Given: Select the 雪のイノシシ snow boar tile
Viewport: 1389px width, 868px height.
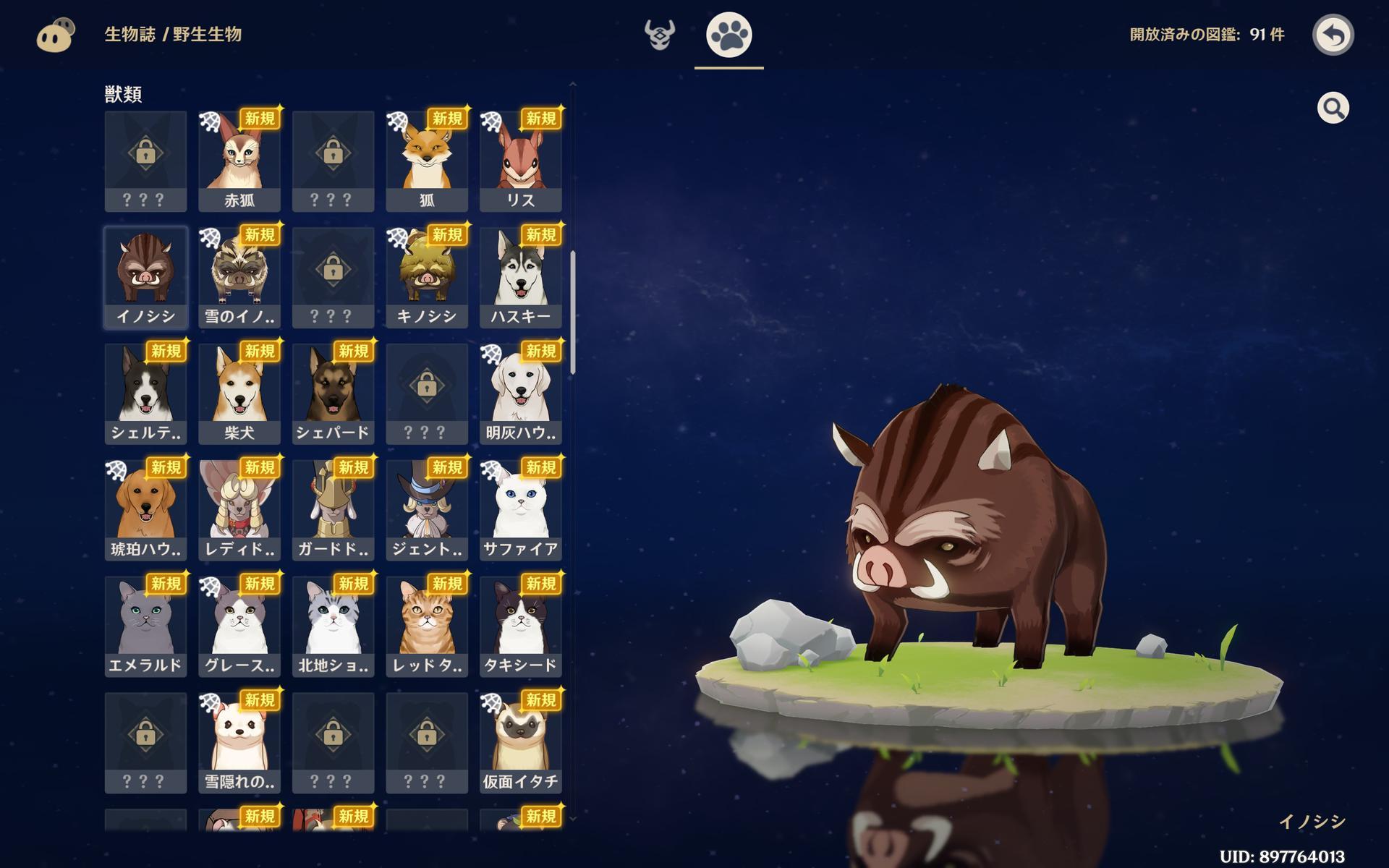Looking at the screenshot, I should pyautogui.click(x=239, y=278).
